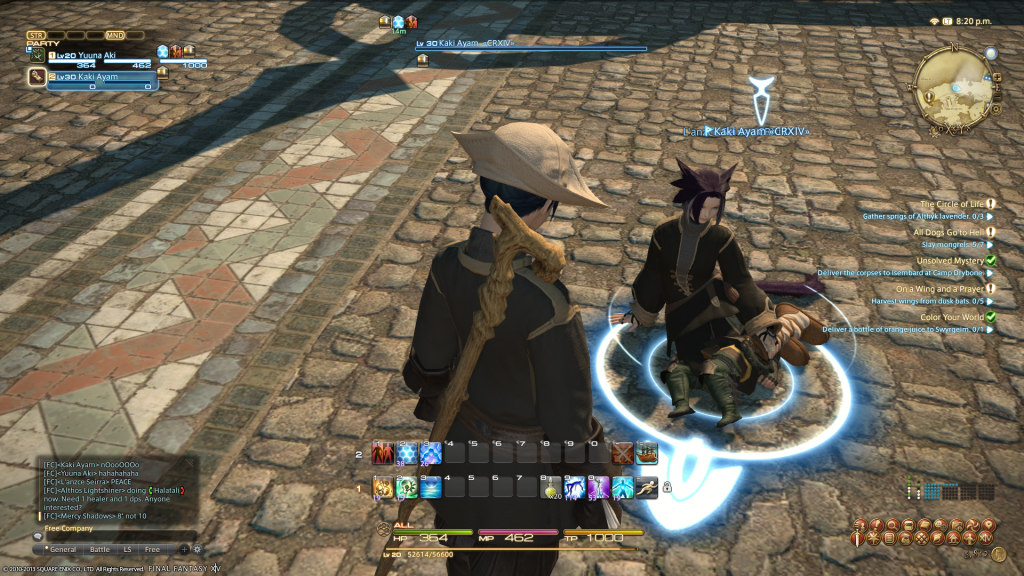This screenshot has height=576, width=1024.
Task: Activate the Sprint running figure ability
Action: [x=646, y=487]
